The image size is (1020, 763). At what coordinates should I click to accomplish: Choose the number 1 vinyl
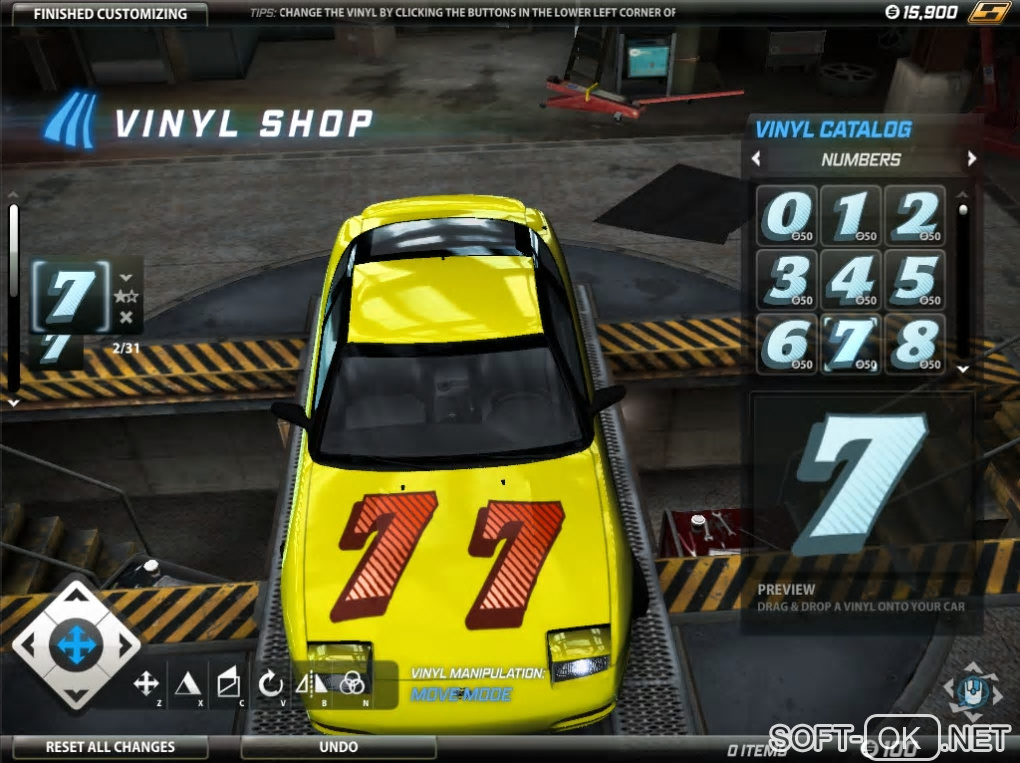click(x=850, y=215)
